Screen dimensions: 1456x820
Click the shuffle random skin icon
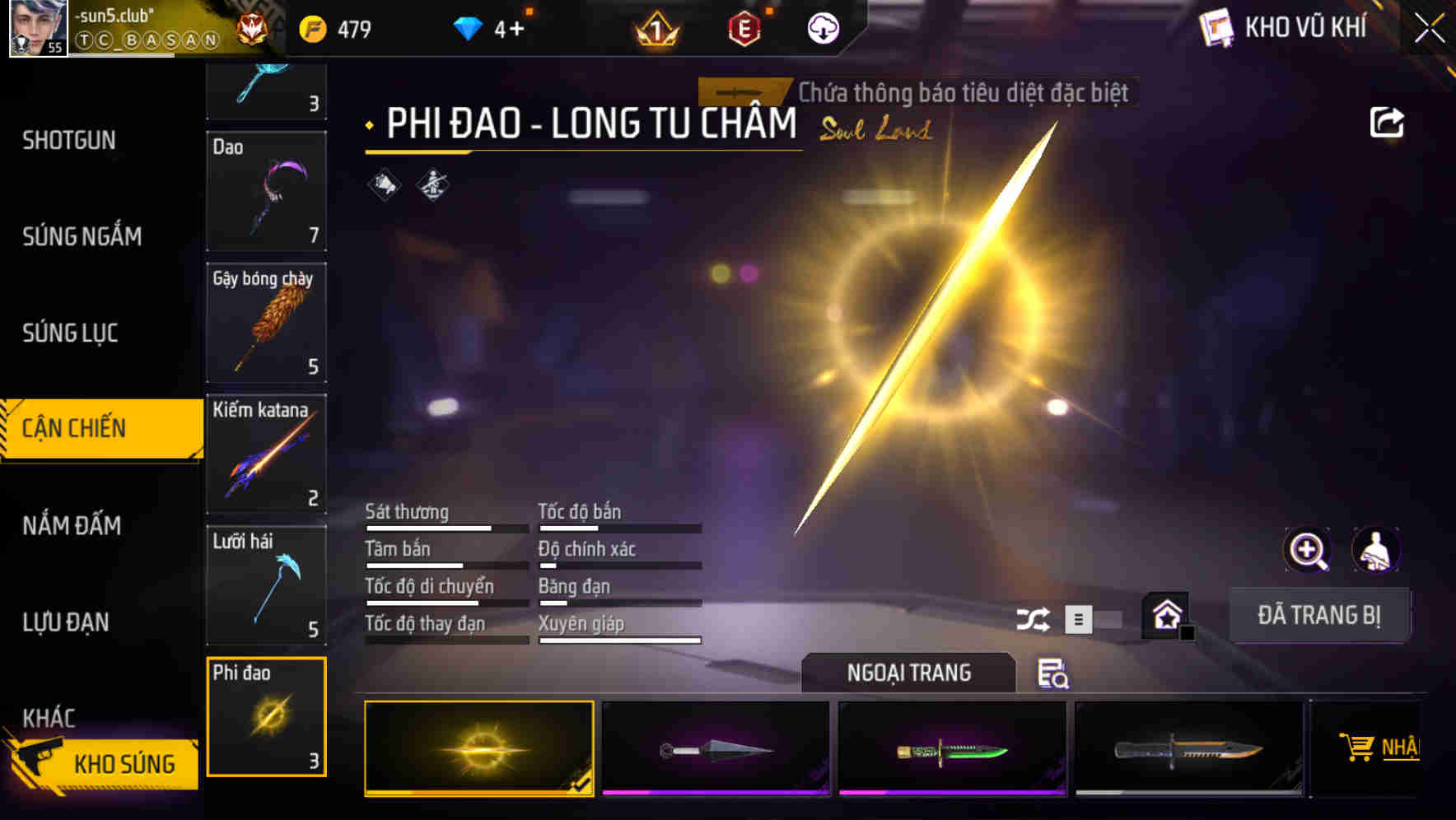click(x=1033, y=618)
